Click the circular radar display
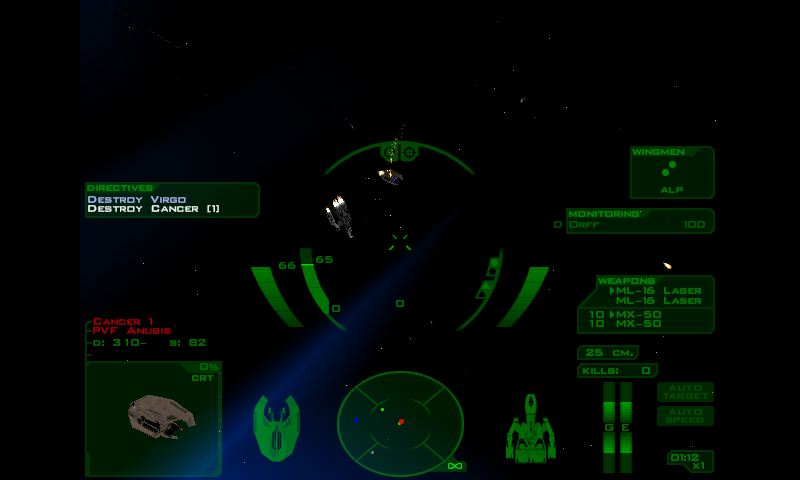The image size is (800, 480). point(400,423)
